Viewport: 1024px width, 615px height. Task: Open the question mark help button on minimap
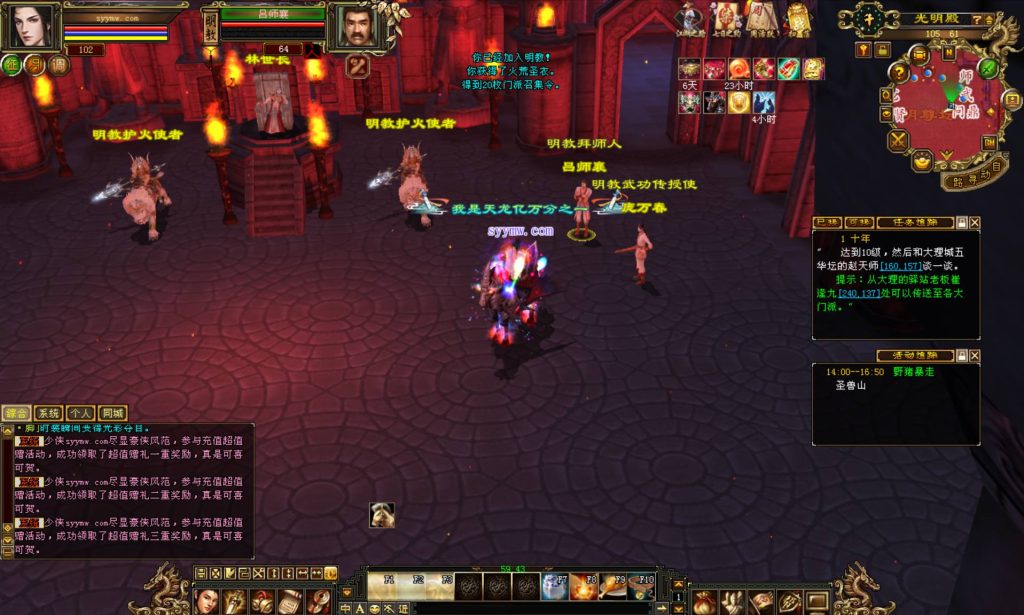click(x=899, y=72)
